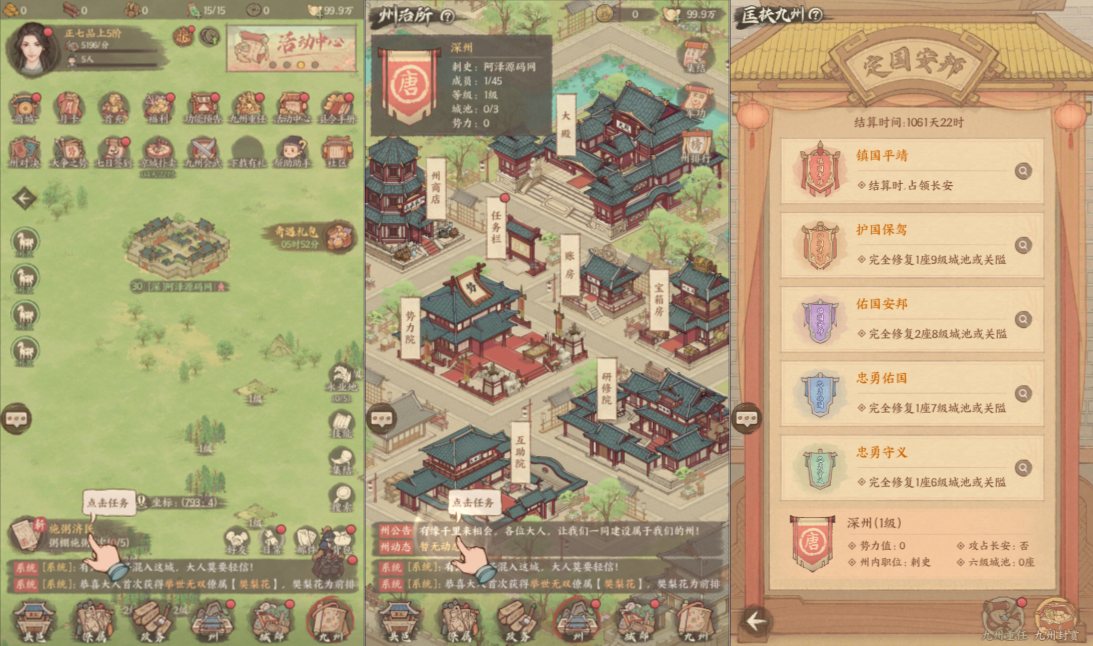This screenshot has height=646, width=1093.
Task: Open the 商城 shop icon
Action: tap(23, 106)
